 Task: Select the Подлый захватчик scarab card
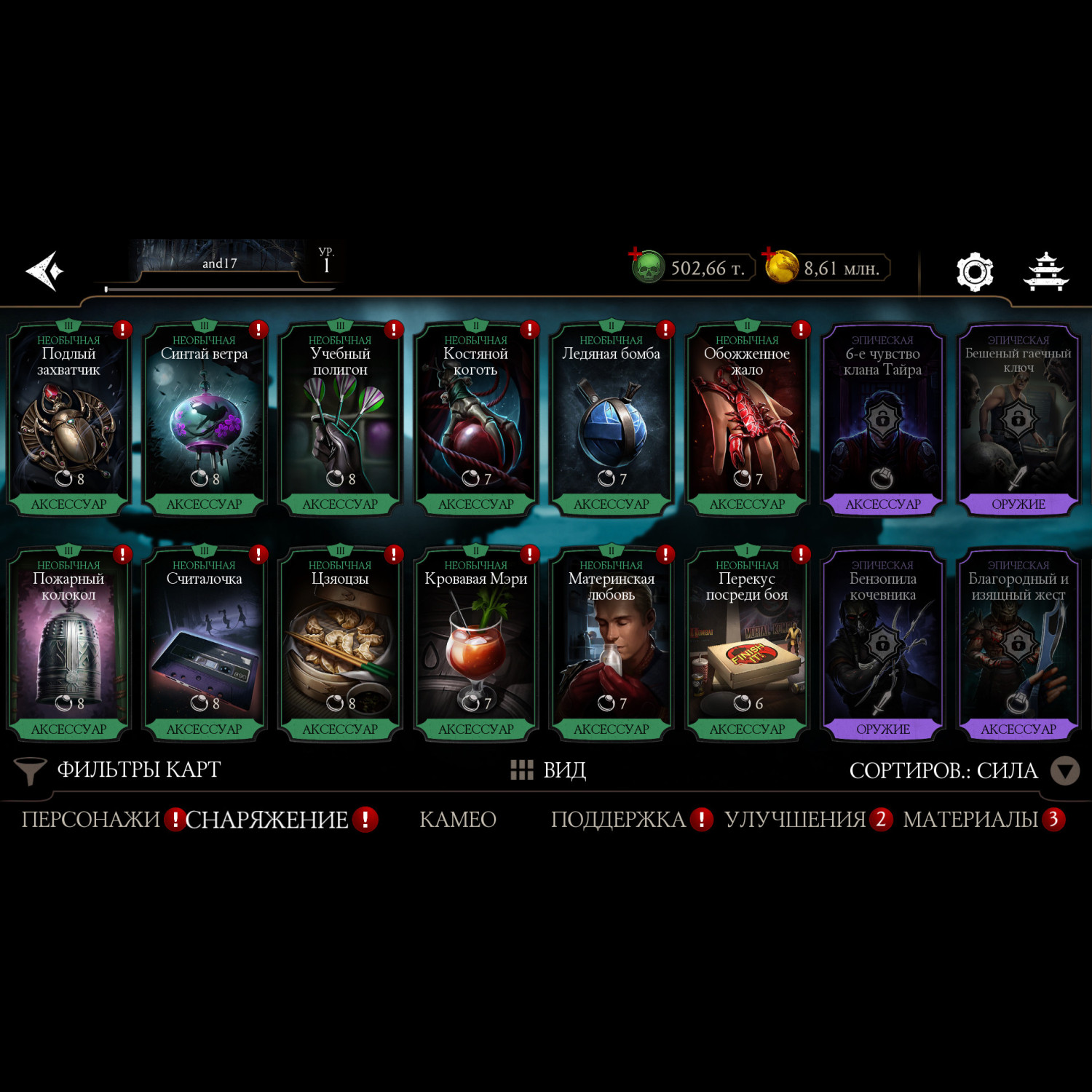click(x=68, y=420)
